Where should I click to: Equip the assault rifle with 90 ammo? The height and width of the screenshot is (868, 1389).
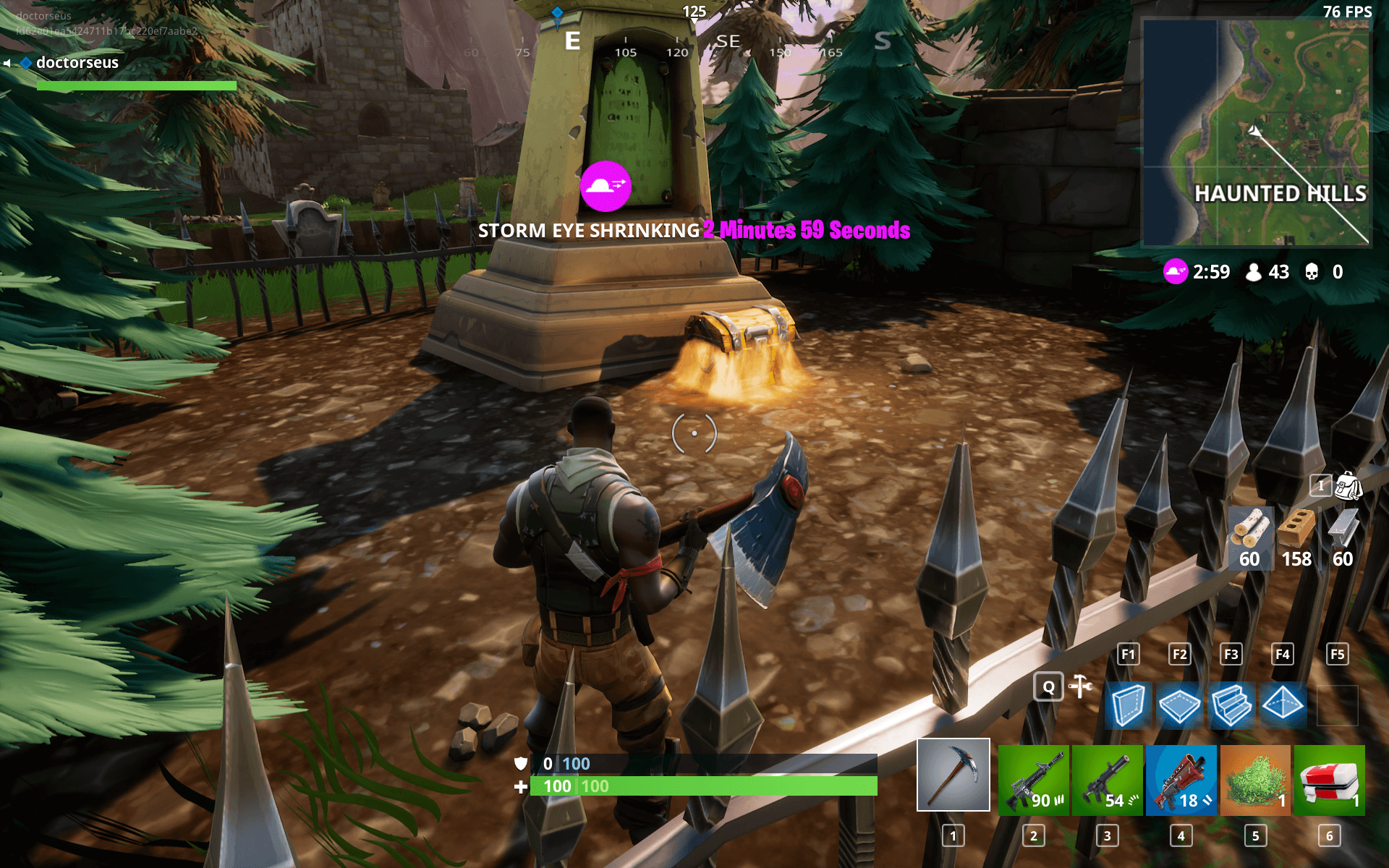[x=1033, y=780]
